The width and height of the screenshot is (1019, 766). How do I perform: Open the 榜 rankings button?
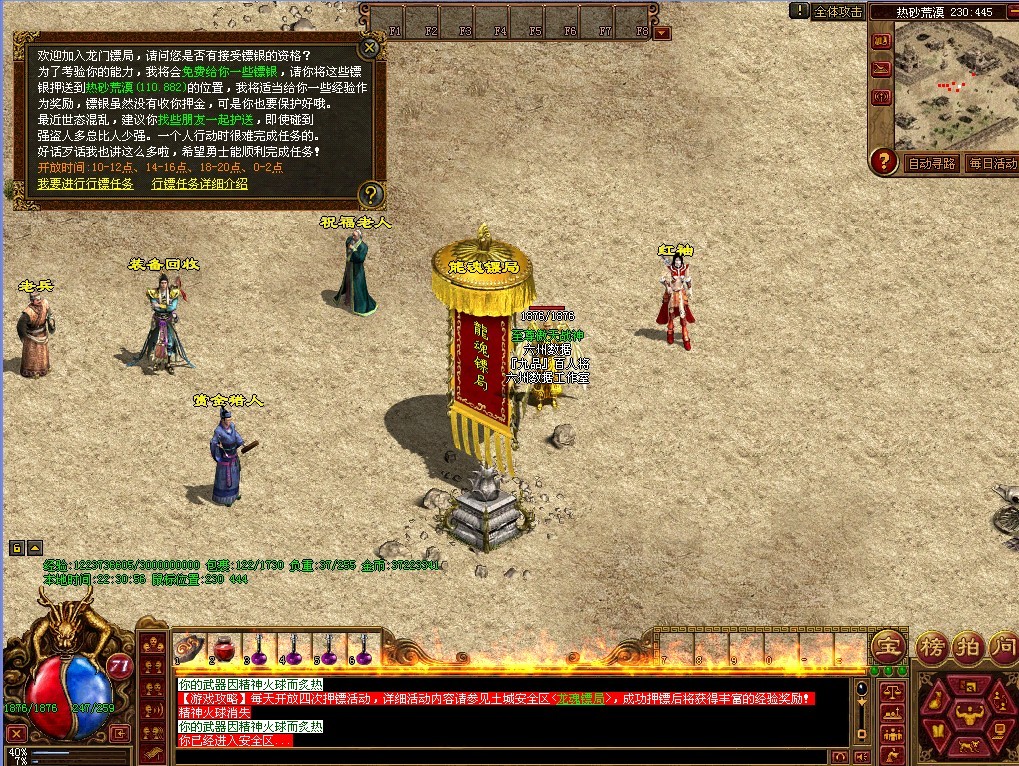932,646
